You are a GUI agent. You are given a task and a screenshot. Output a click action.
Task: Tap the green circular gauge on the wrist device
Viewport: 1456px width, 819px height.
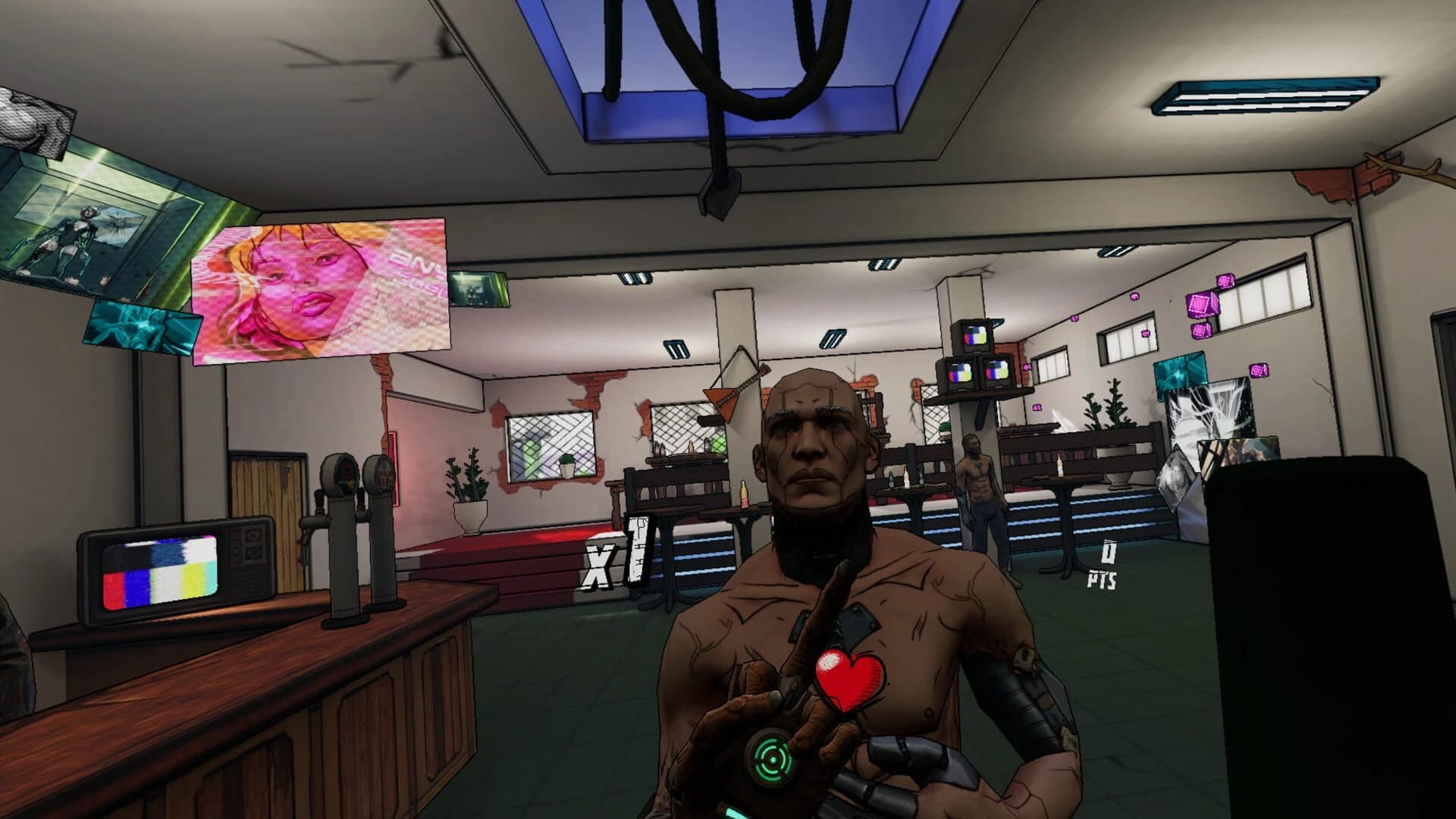[773, 758]
